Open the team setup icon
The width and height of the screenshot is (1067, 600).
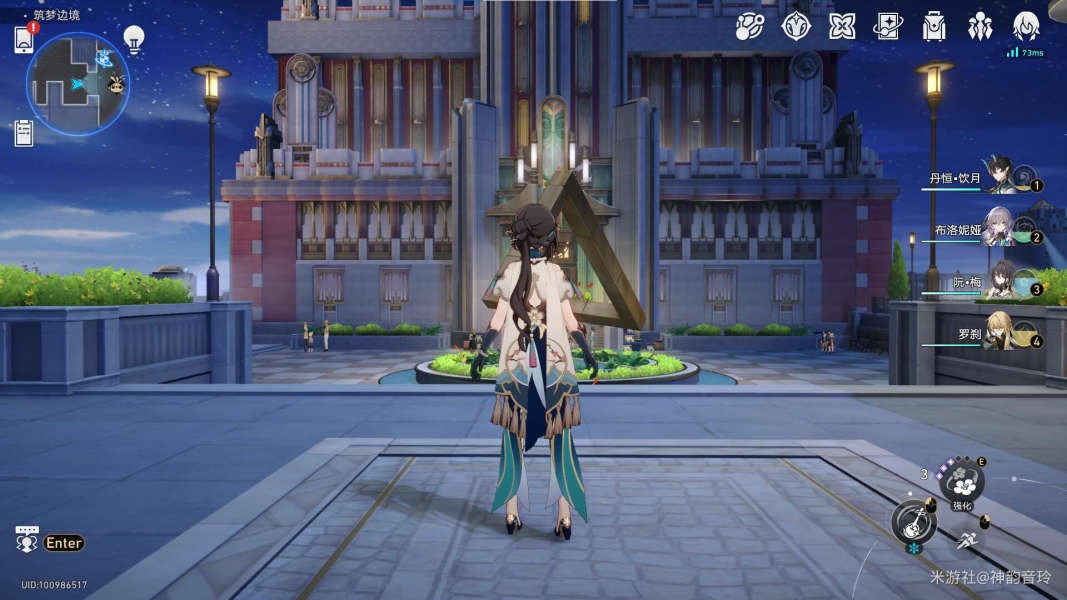click(980, 26)
